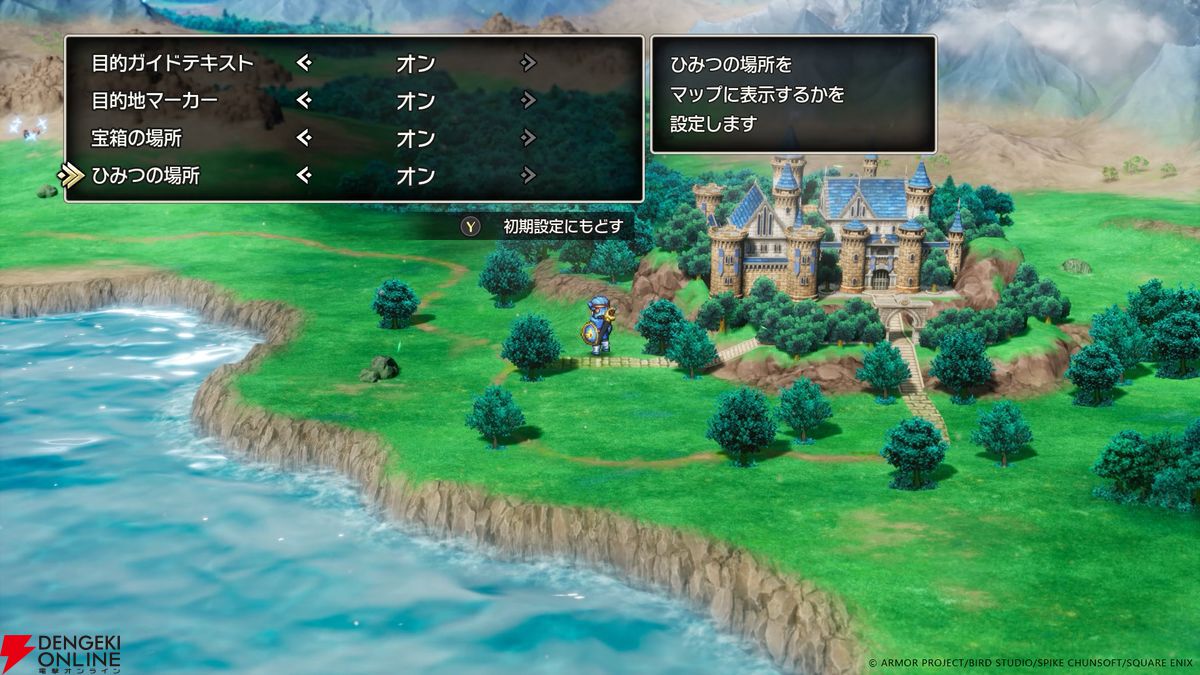Click right arrow for 目的ガイドテキスト
This screenshot has height=675, width=1200.
[x=528, y=63]
